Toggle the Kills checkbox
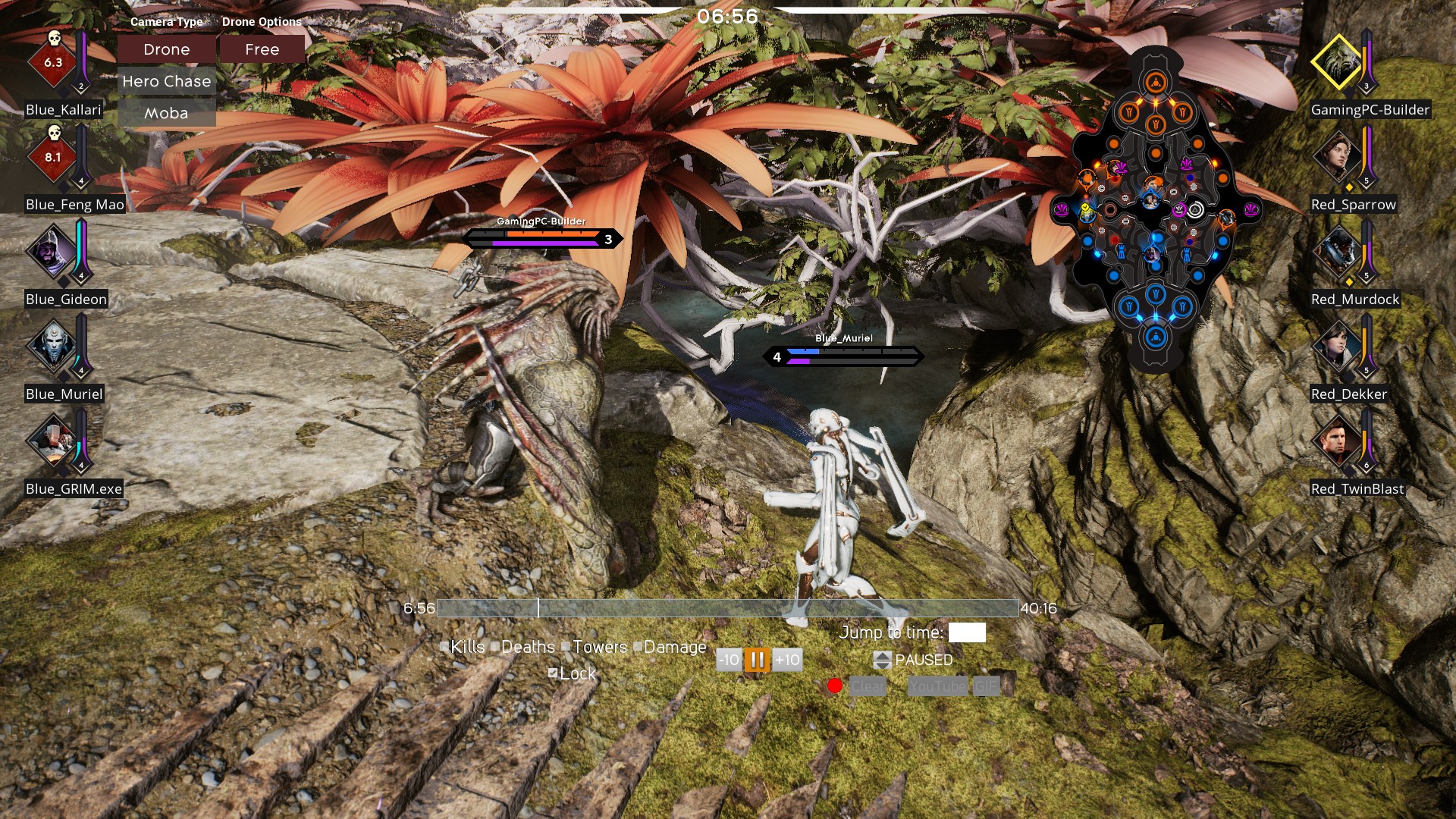Viewport: 1456px width, 819px height. [444, 647]
